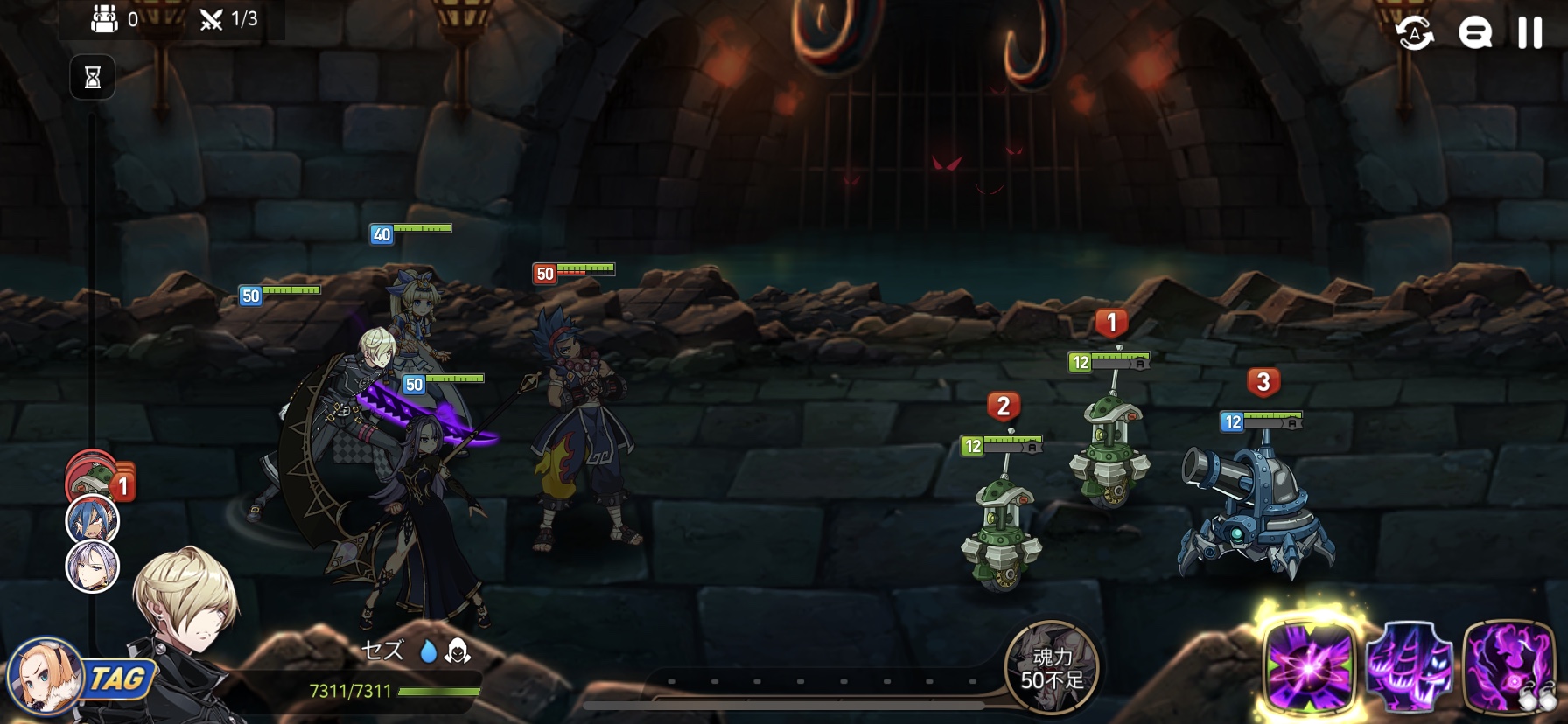The height and width of the screenshot is (724, 1568).
Task: Select the blue-haired hero turn portrait
Action: pos(93,520)
